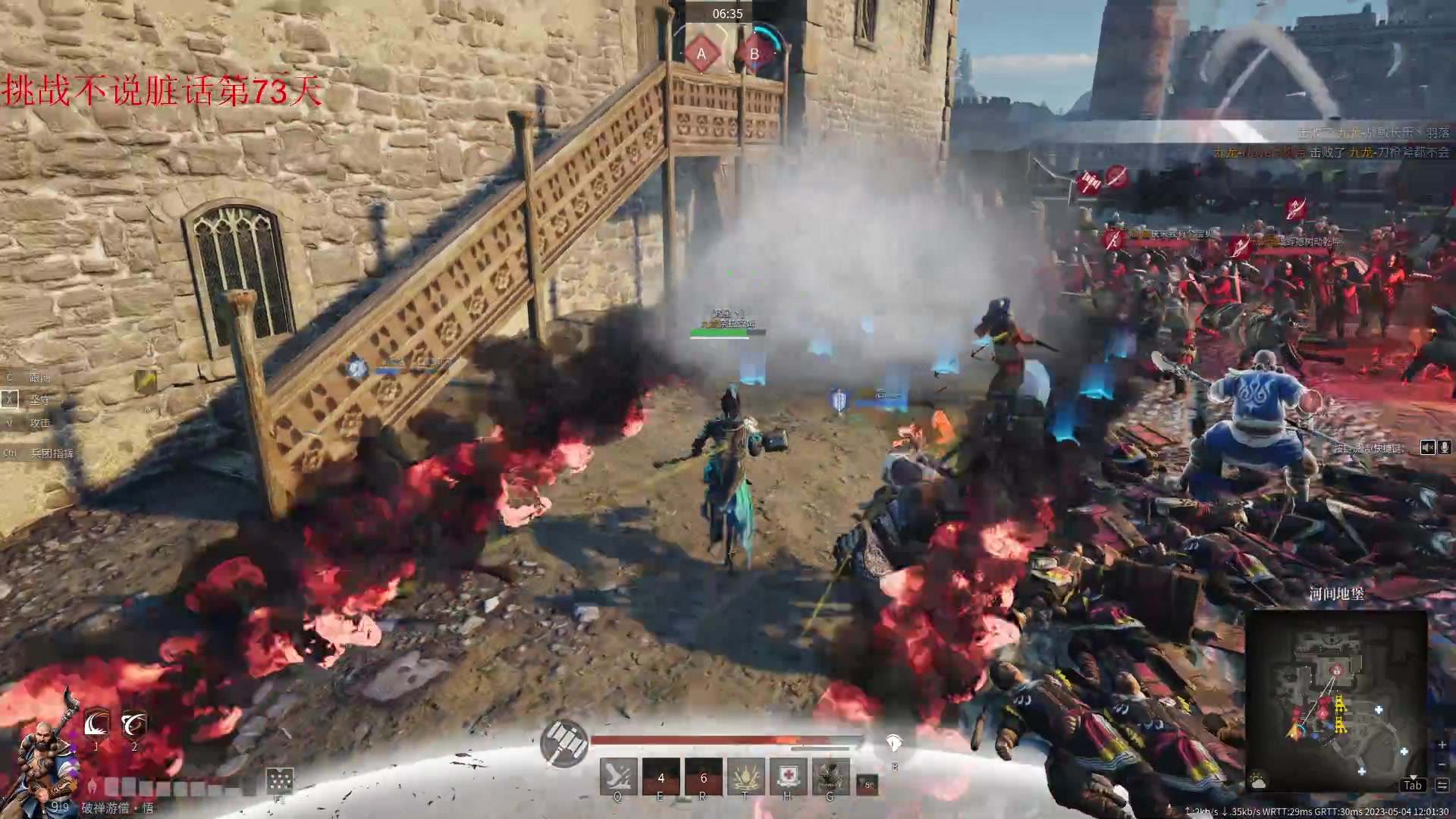The width and height of the screenshot is (1456, 819).
Task: Zoom in the minimap with plus
Action: [x=1442, y=745]
